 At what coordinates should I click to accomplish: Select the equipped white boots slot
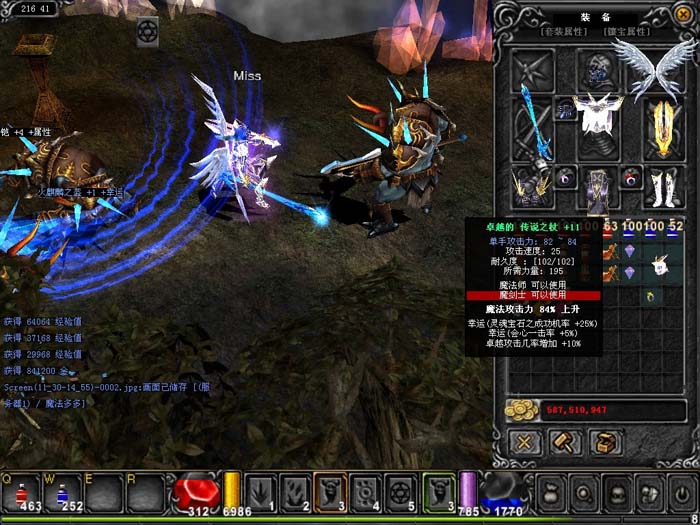tap(663, 187)
